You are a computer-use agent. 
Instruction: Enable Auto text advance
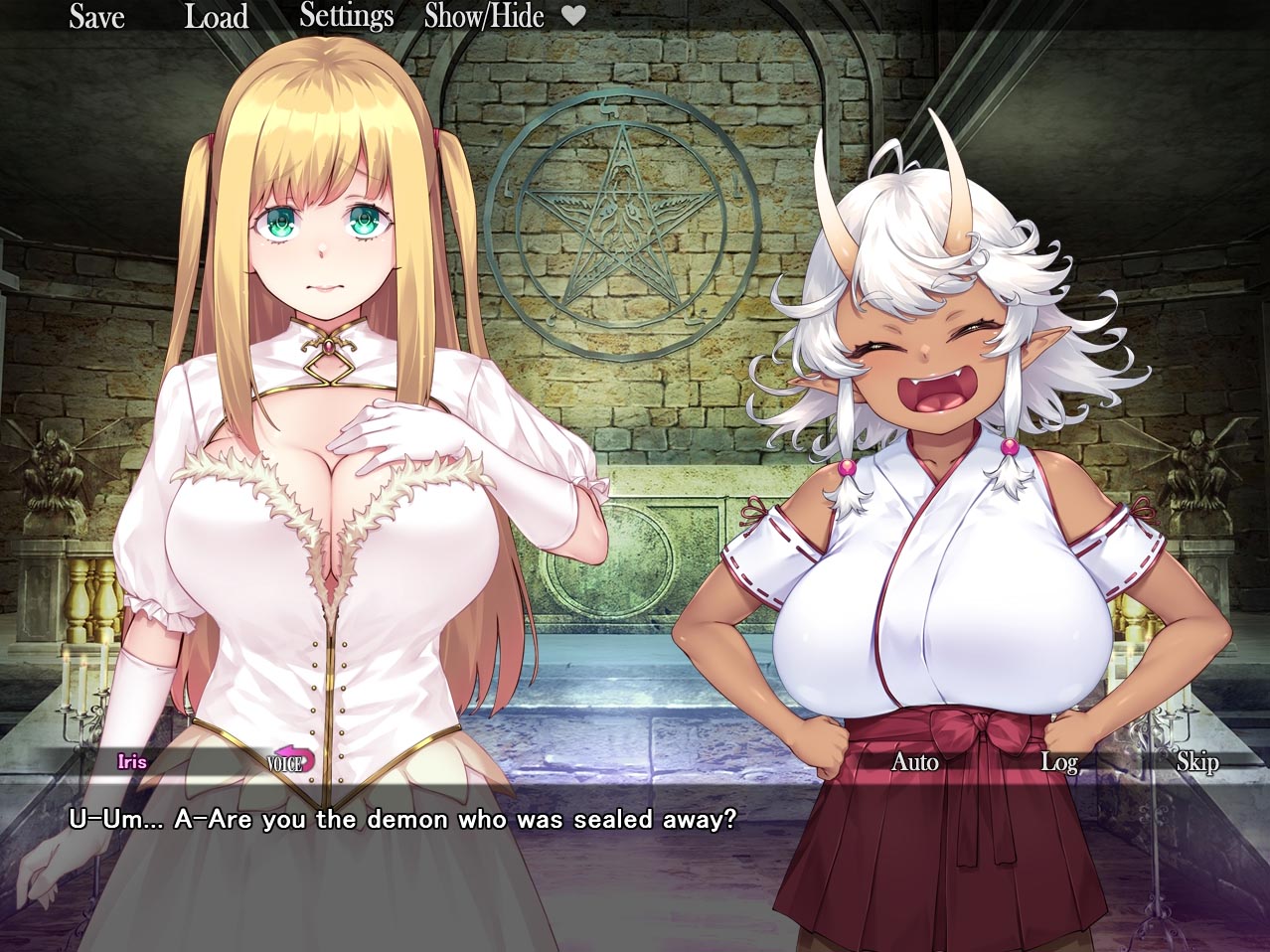pos(914,762)
